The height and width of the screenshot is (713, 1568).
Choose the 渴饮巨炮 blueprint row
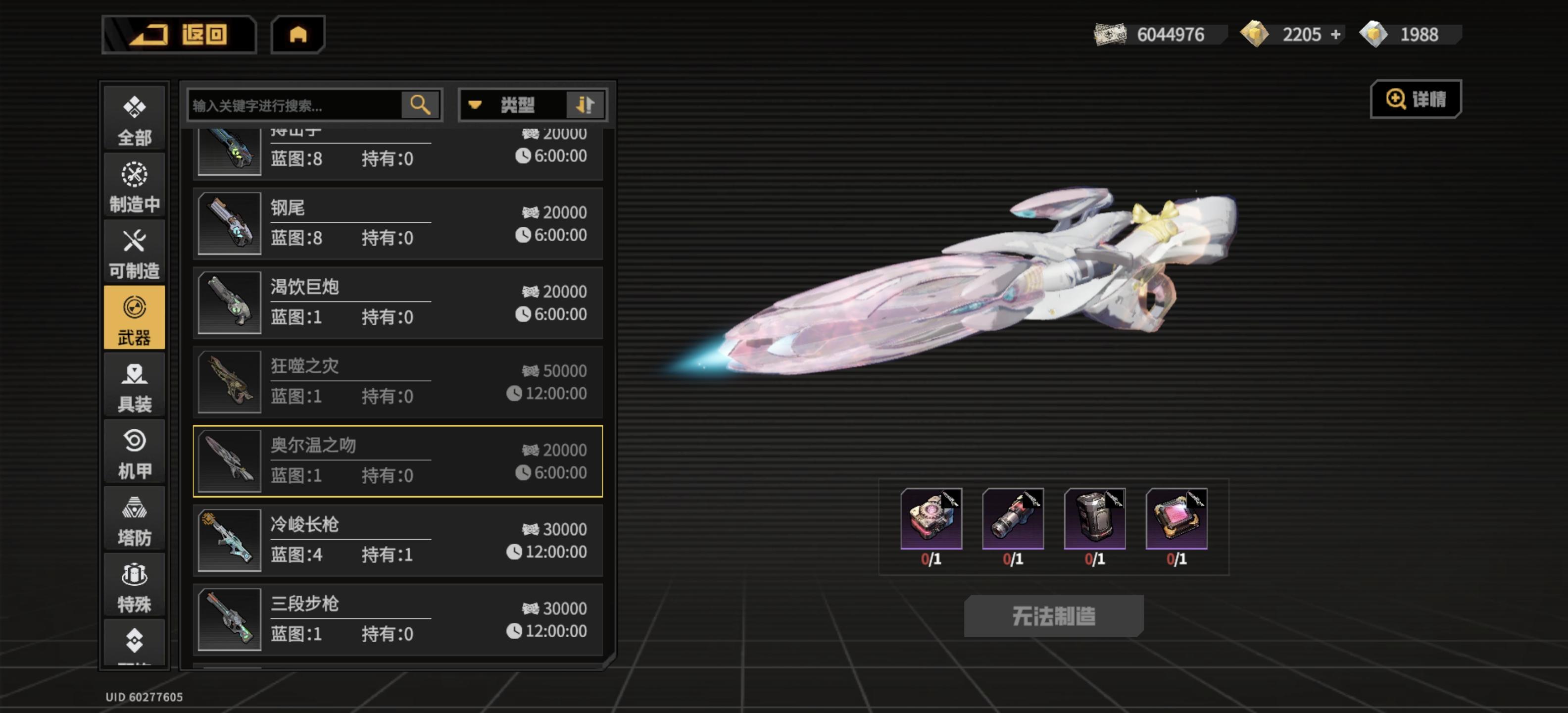[397, 303]
